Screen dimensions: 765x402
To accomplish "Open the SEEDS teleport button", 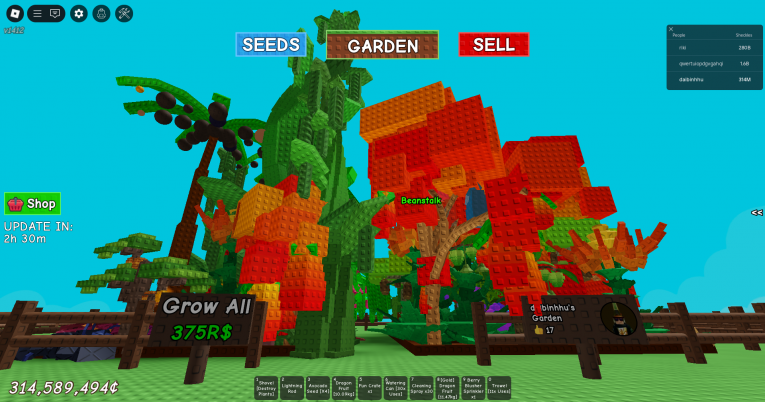I will point(270,45).
